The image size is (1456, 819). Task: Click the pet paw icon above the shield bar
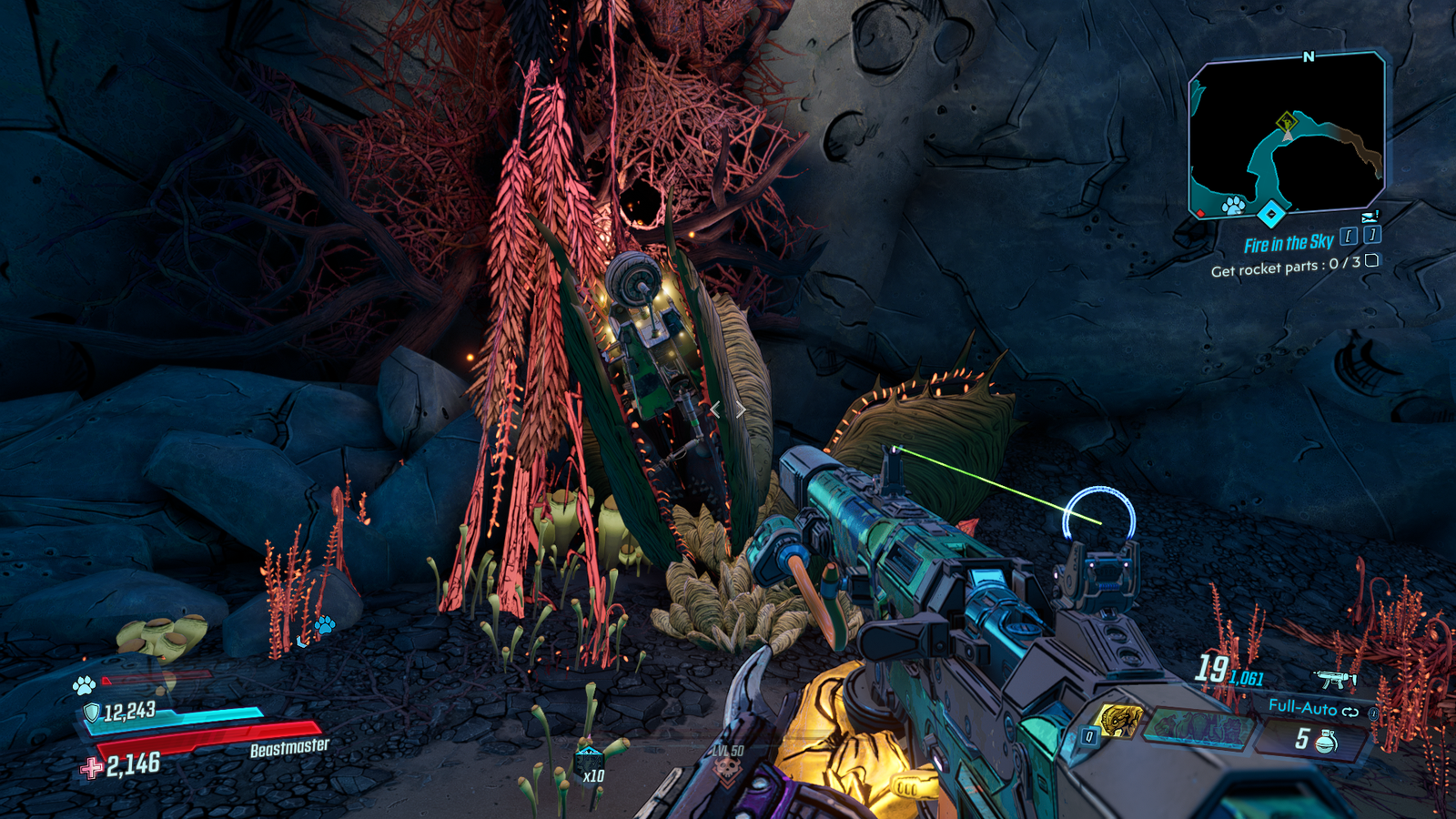coord(84,684)
